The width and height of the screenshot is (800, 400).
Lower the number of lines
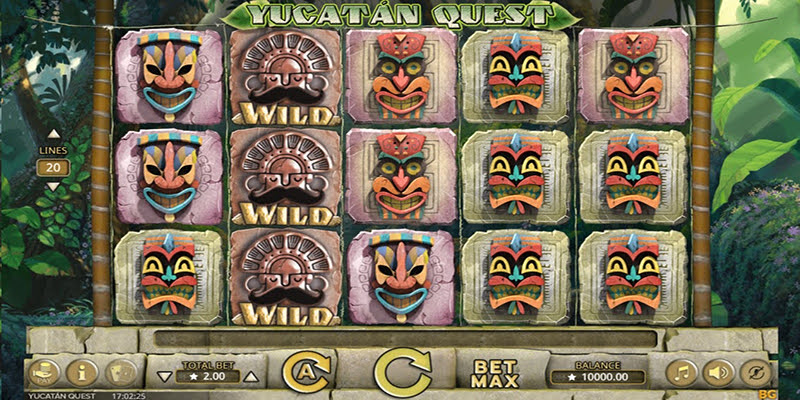click(x=54, y=186)
